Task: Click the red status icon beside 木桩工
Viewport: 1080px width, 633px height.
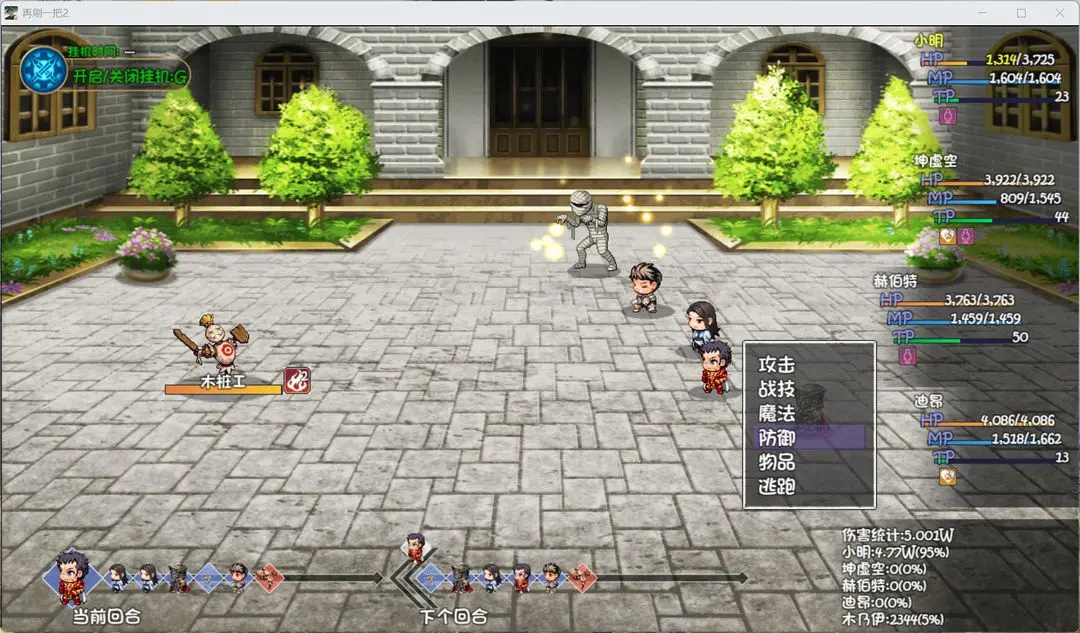Action: pos(297,380)
